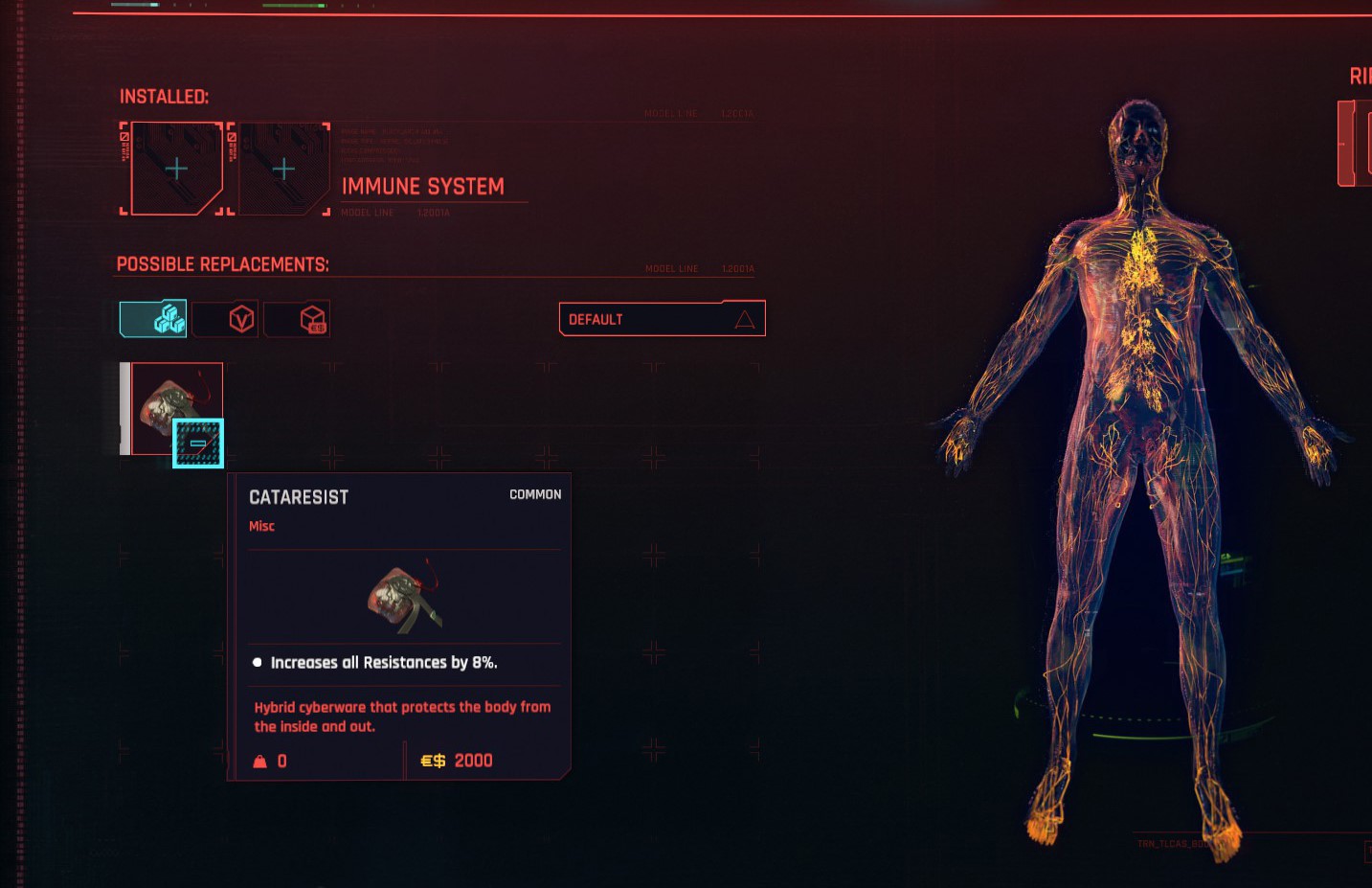Toggle the sort-order triangle on the DEFAULT bar
The image size is (1372, 888).
pyautogui.click(x=746, y=319)
